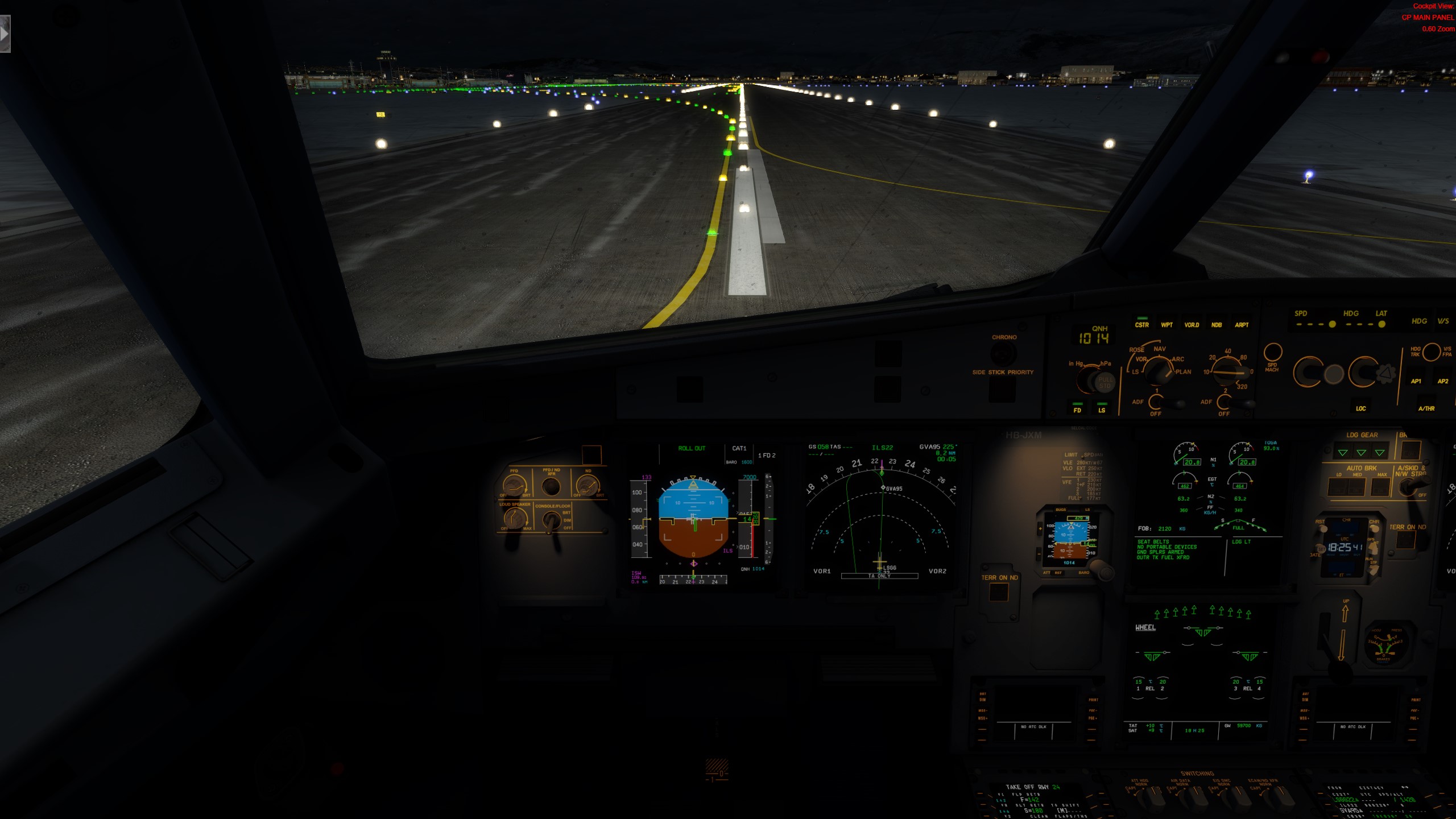Click the ND mode selector knob

(x=1159, y=370)
